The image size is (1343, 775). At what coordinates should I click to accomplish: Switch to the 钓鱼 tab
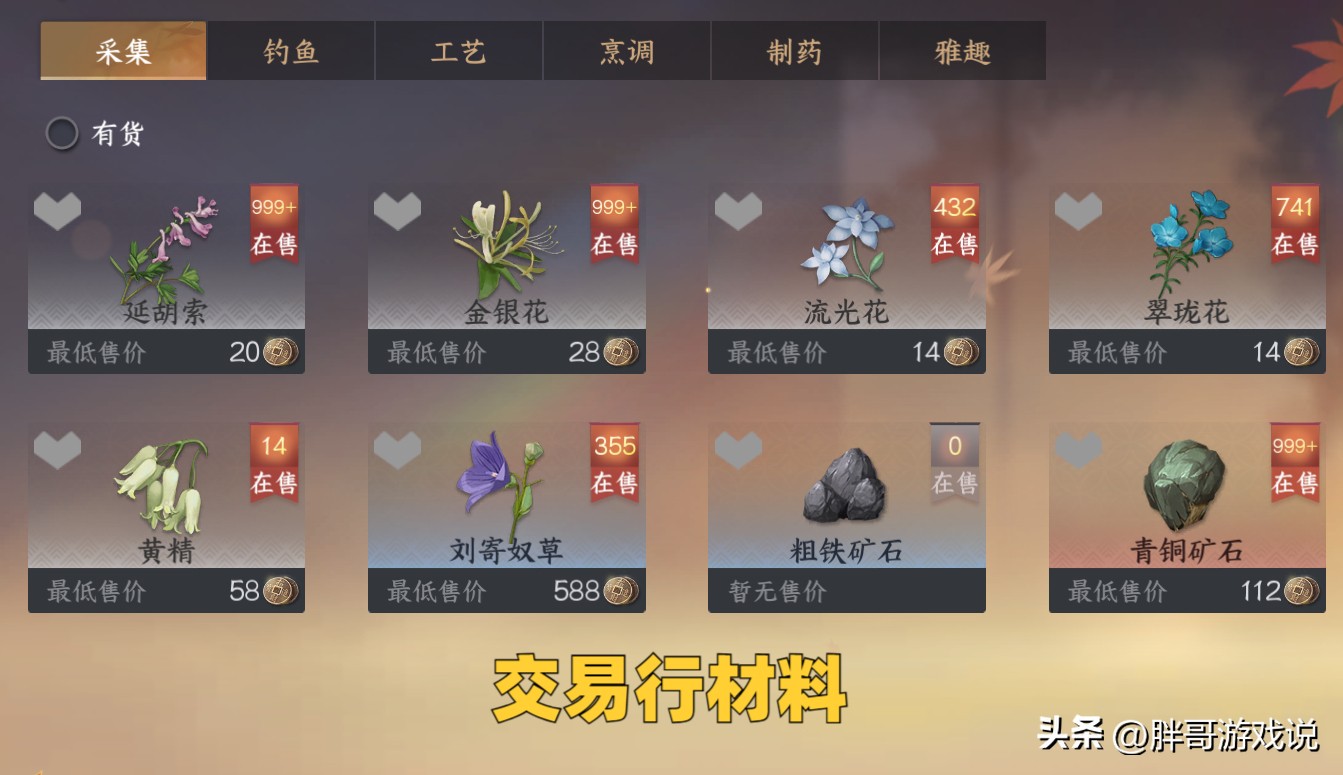click(290, 51)
